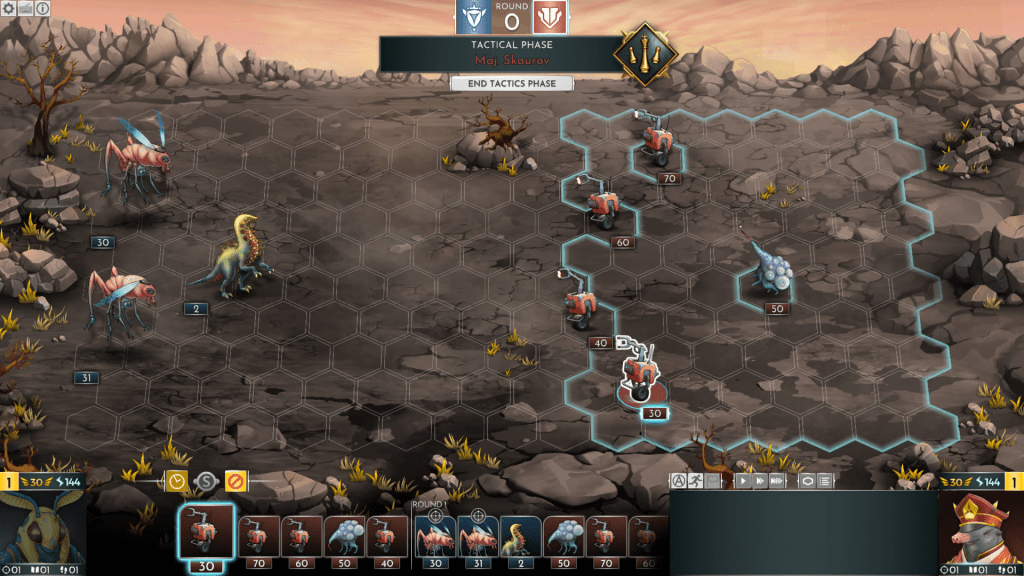This screenshot has width=1024, height=576.
Task: Click the gray S button
Action: (205, 481)
